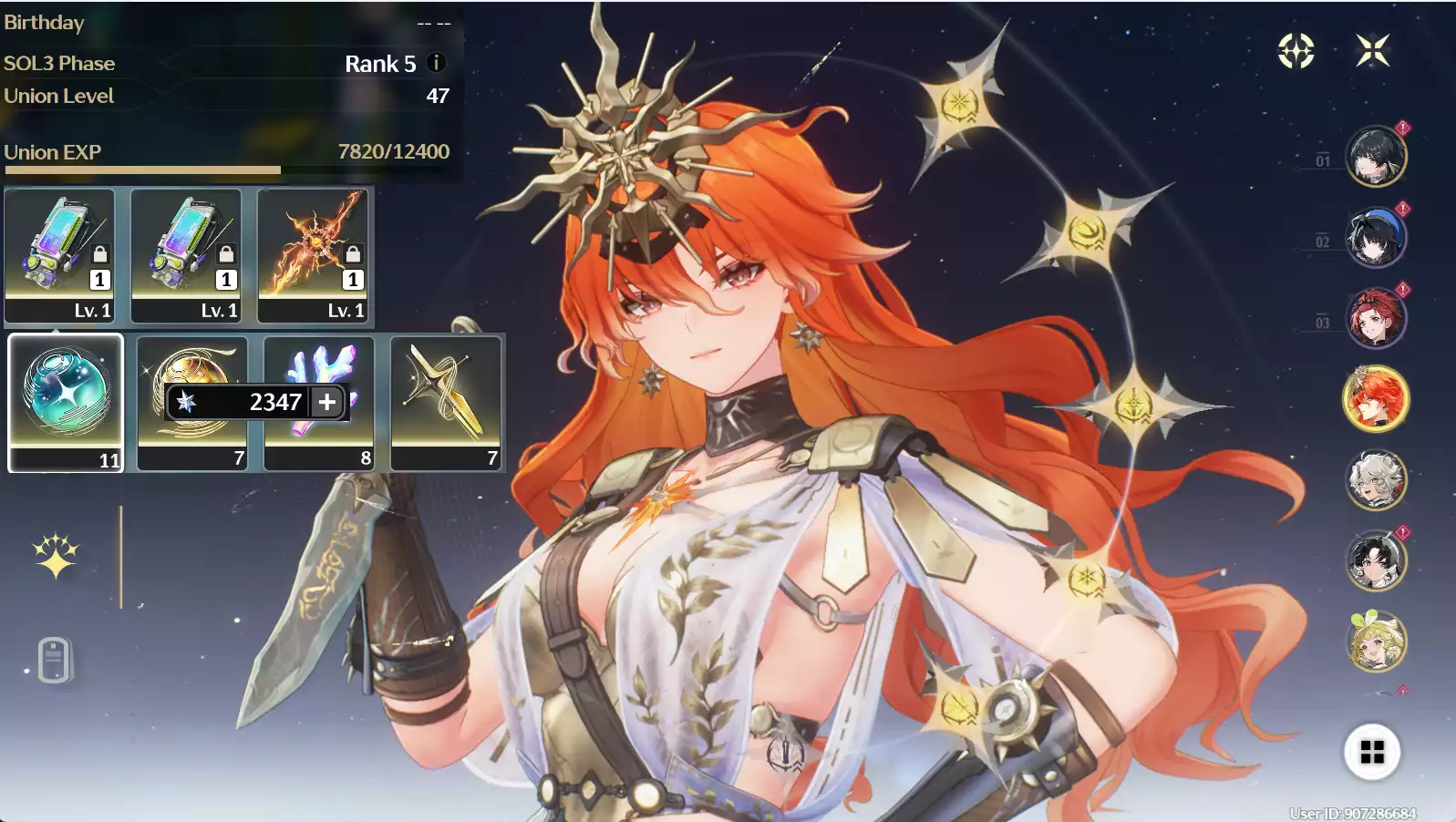The width and height of the screenshot is (1456, 822).
Task: Select the golden dagger item slot
Action: coord(446,402)
